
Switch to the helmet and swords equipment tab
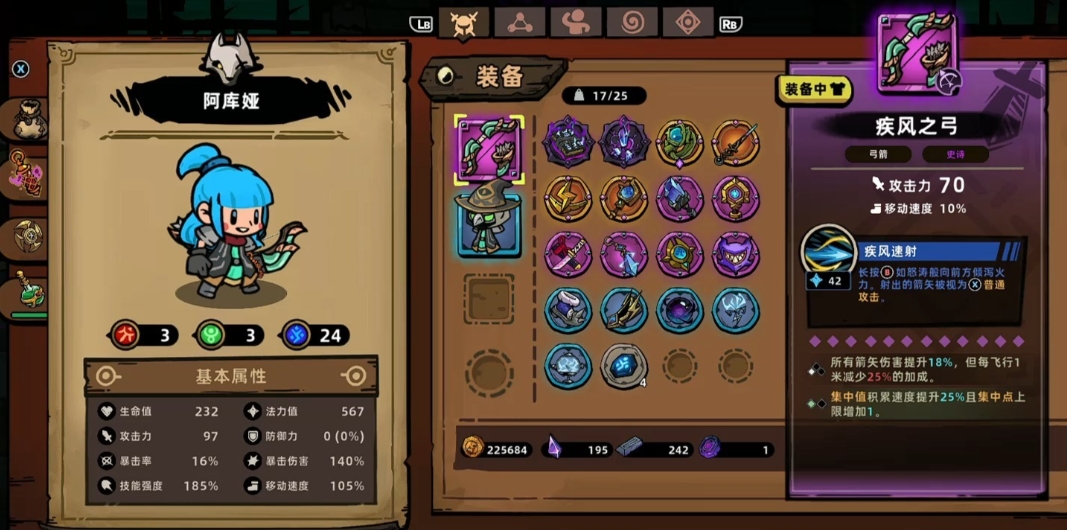[463, 23]
